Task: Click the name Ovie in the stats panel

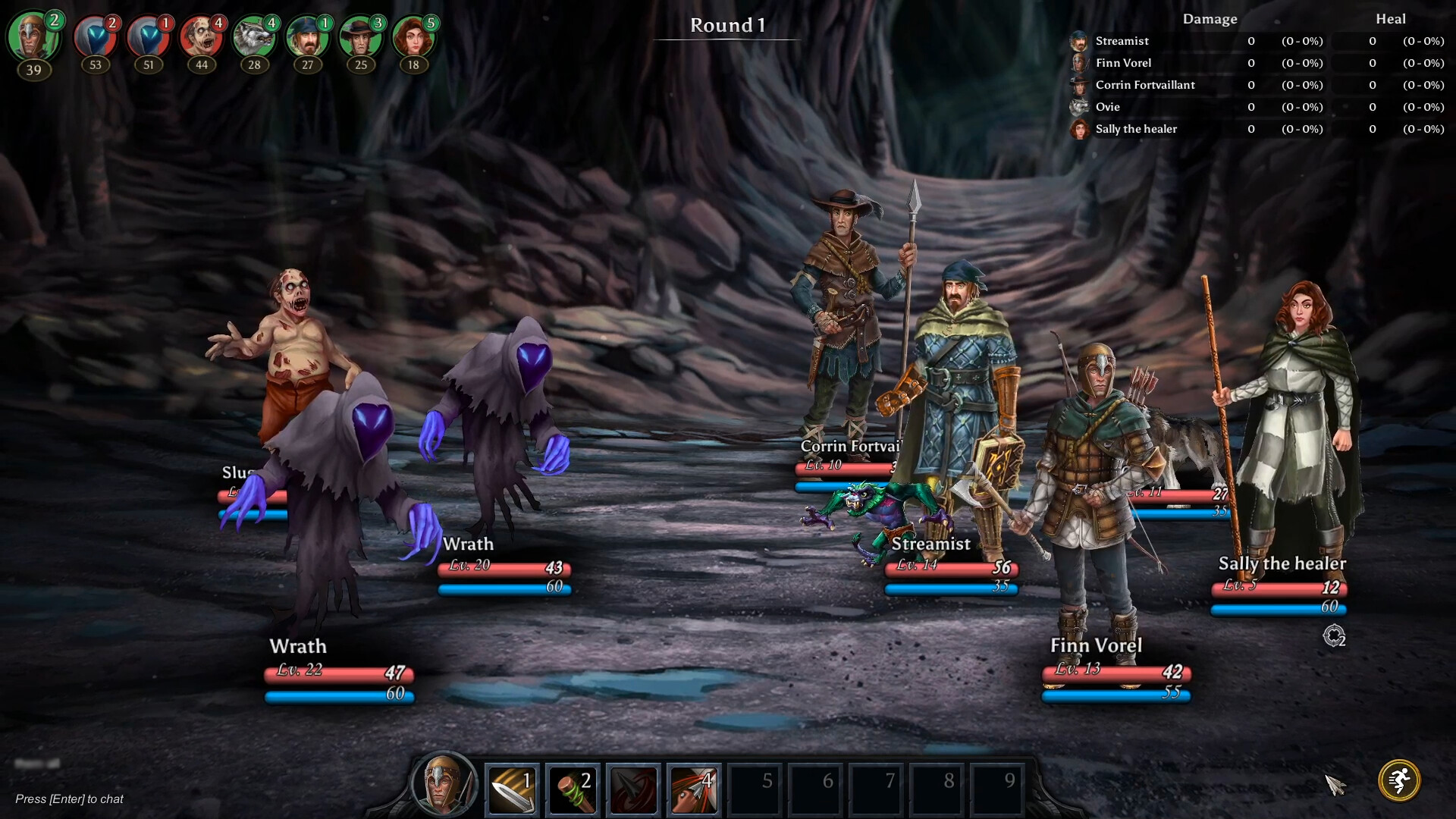Action: click(x=1106, y=107)
